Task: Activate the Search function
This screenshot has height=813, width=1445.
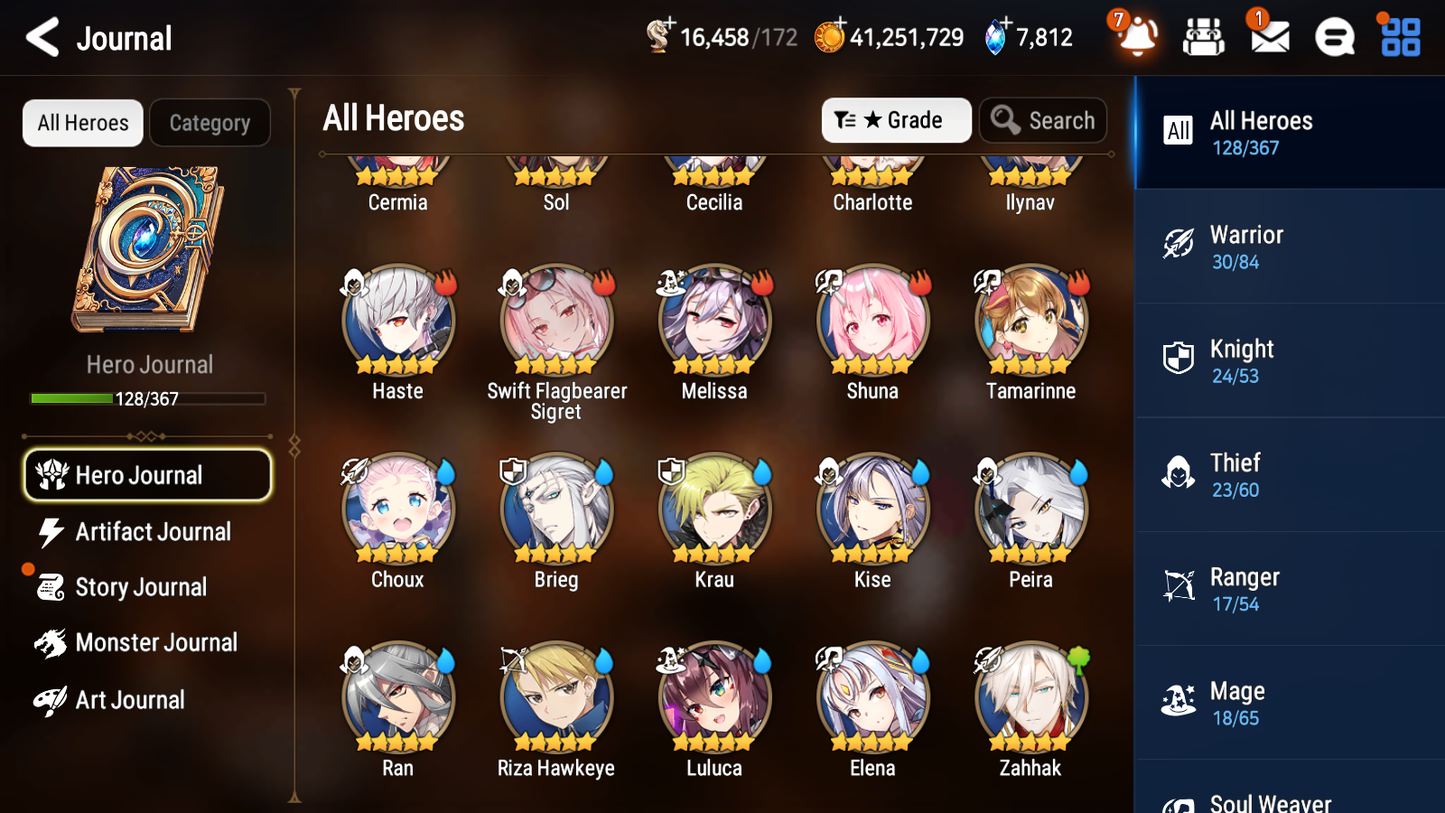Action: [1043, 120]
